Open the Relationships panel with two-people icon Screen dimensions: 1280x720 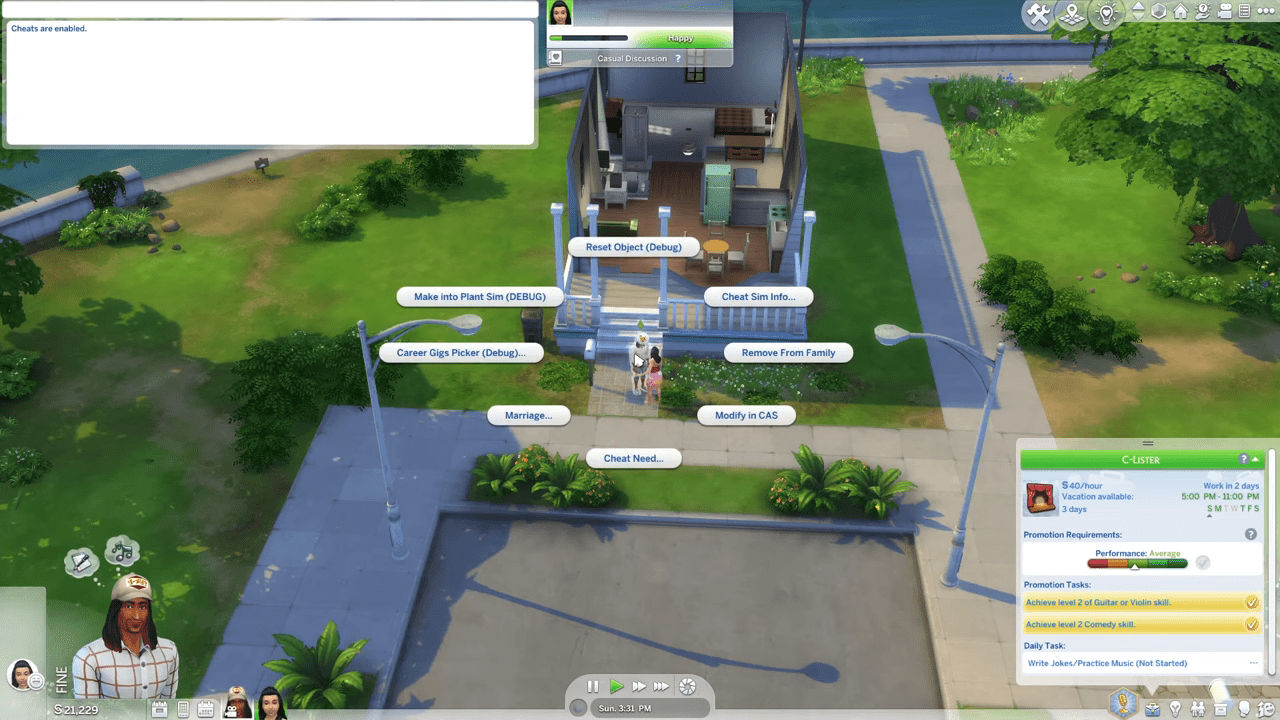(x=1199, y=709)
